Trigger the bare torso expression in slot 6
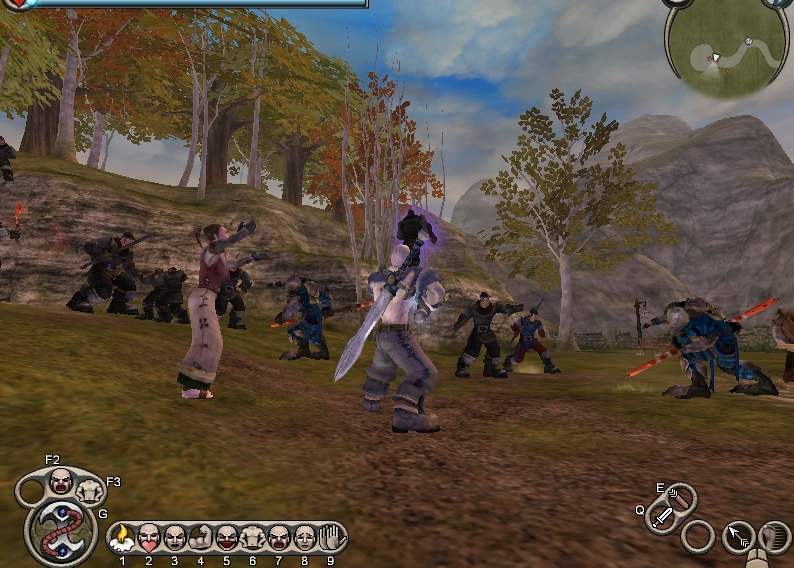 (253, 538)
